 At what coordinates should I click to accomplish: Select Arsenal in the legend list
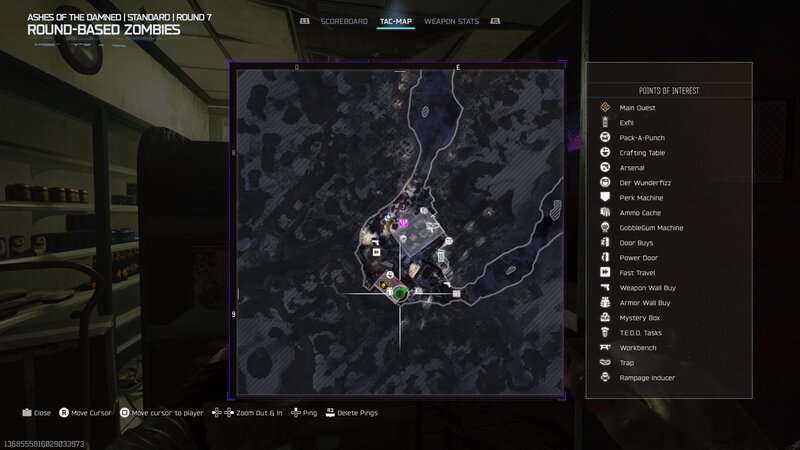(x=632, y=168)
